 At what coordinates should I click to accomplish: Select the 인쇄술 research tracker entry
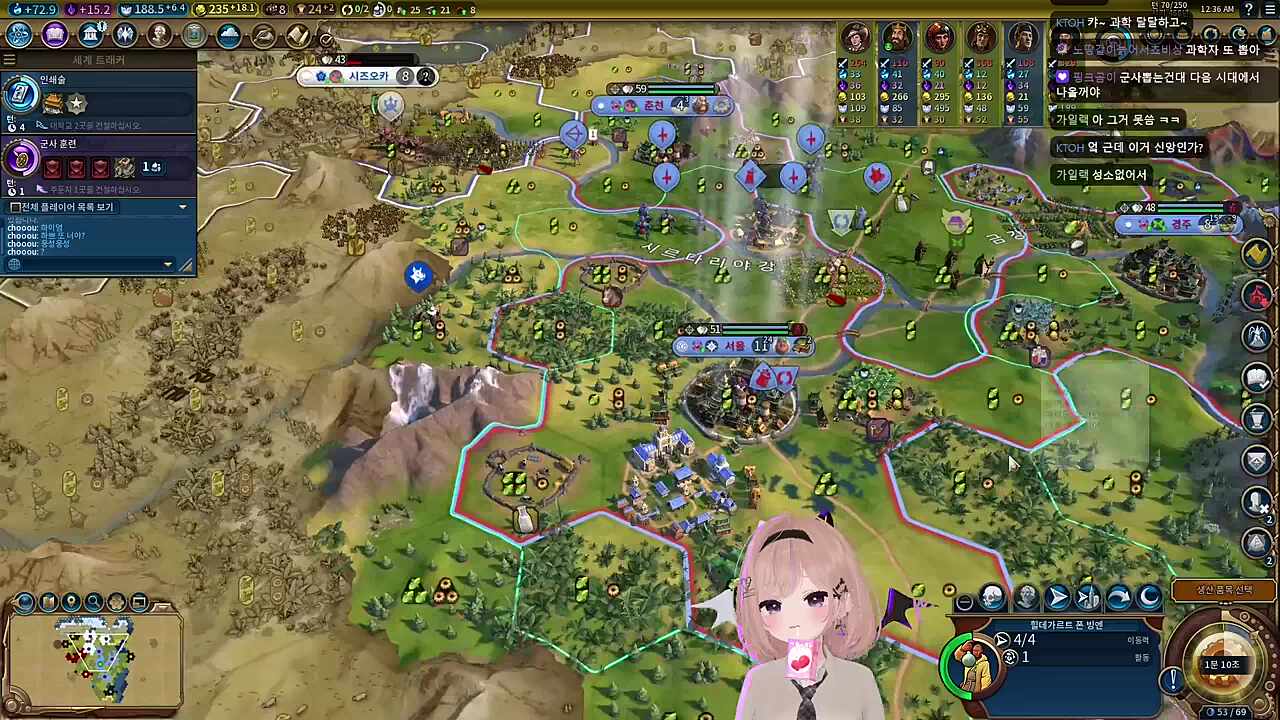click(x=98, y=97)
